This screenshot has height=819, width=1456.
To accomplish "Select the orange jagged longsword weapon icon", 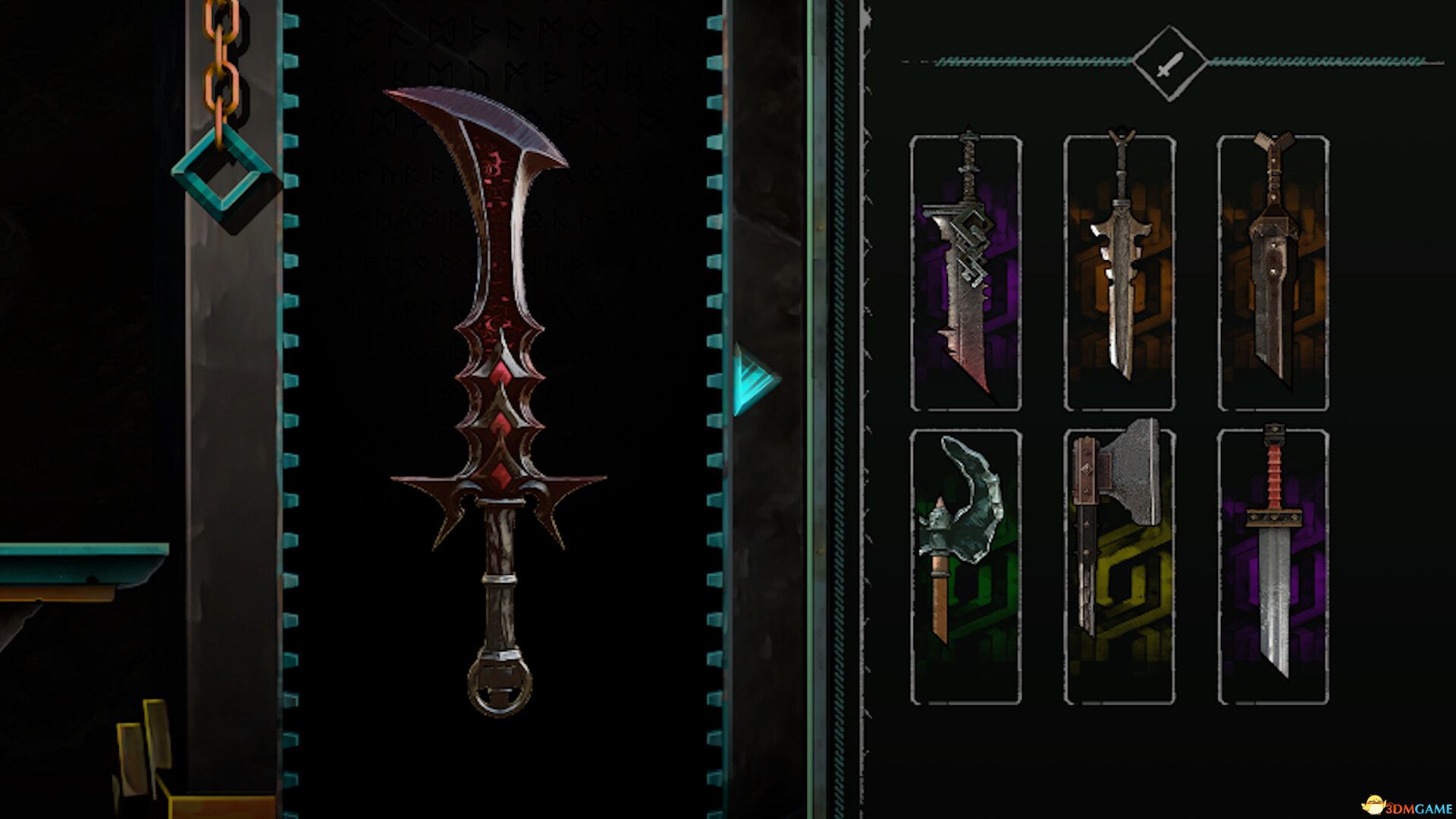I will [x=1119, y=273].
